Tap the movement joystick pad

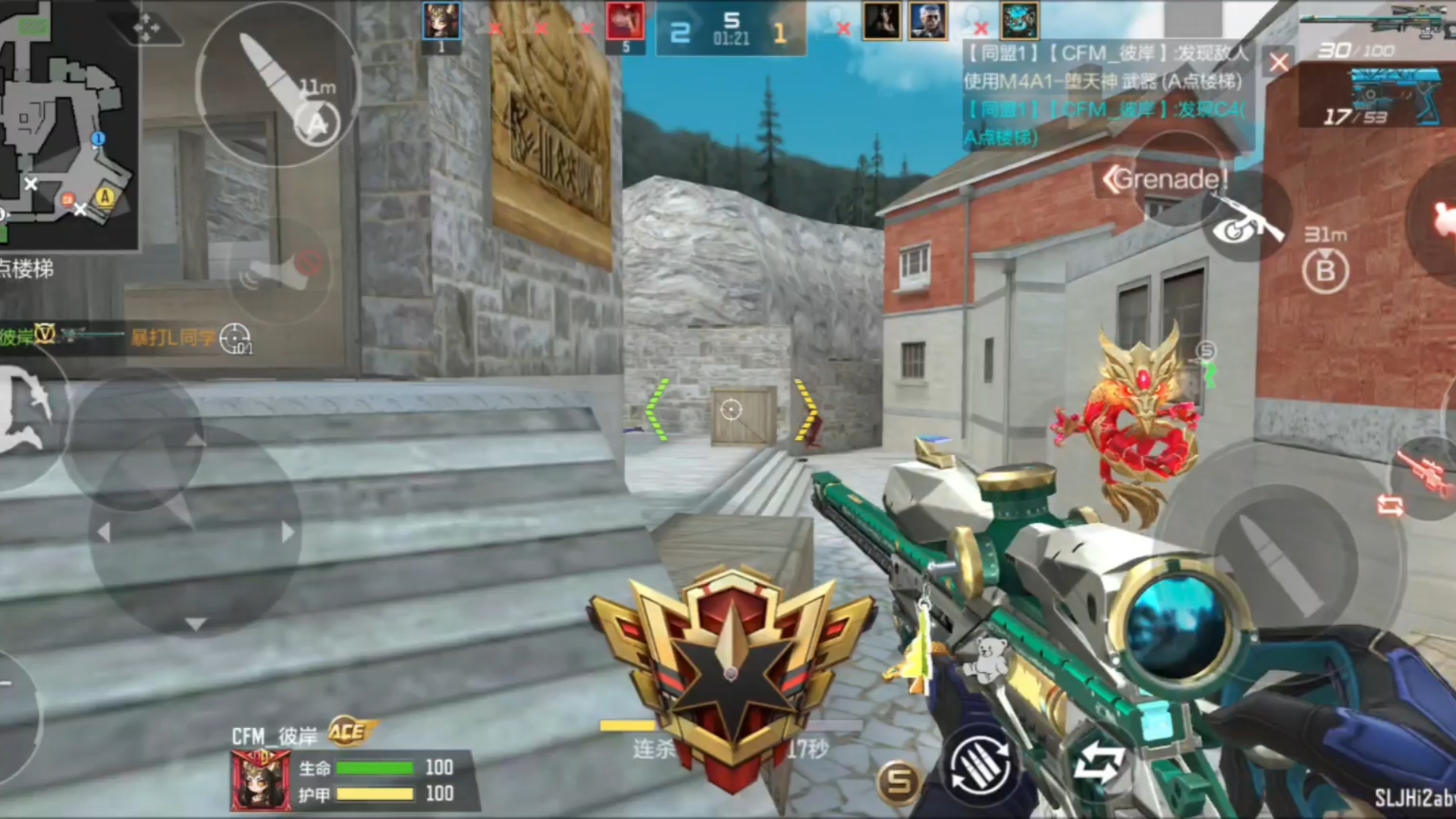pos(194,531)
